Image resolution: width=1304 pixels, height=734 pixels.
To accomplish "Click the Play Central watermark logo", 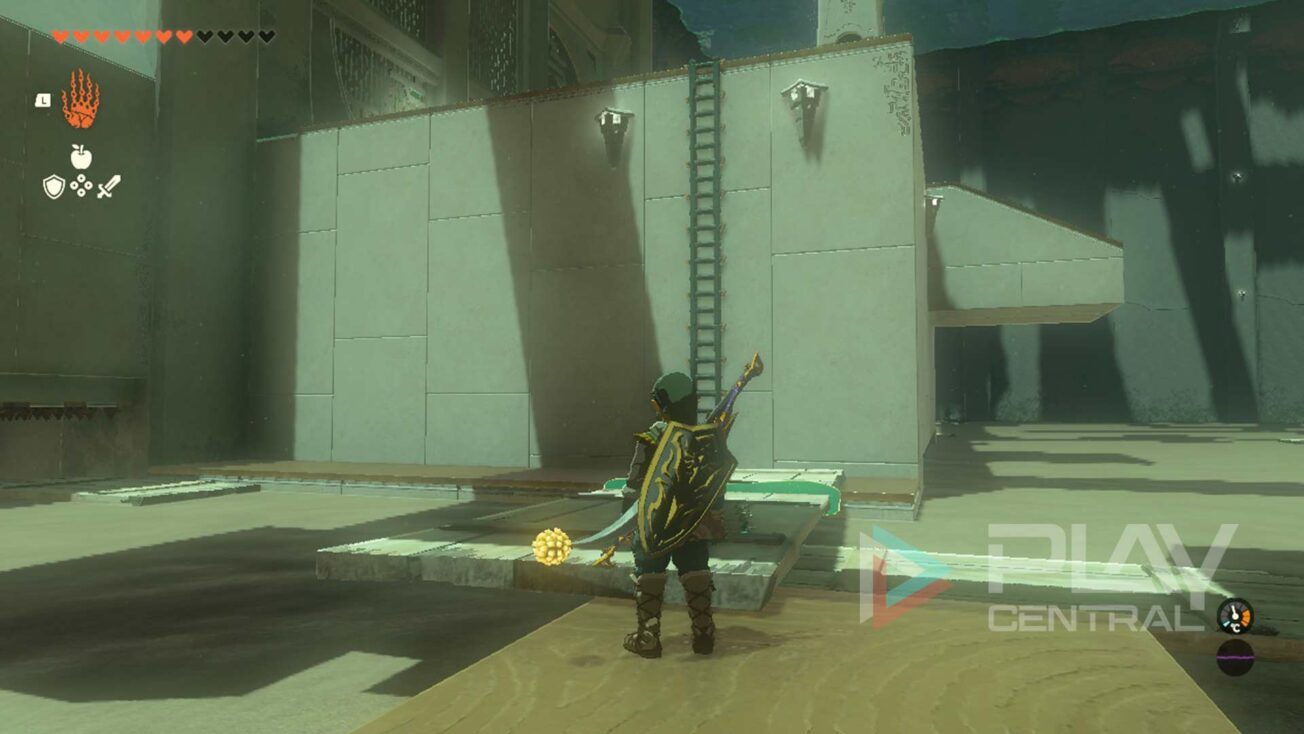I will point(1050,578).
